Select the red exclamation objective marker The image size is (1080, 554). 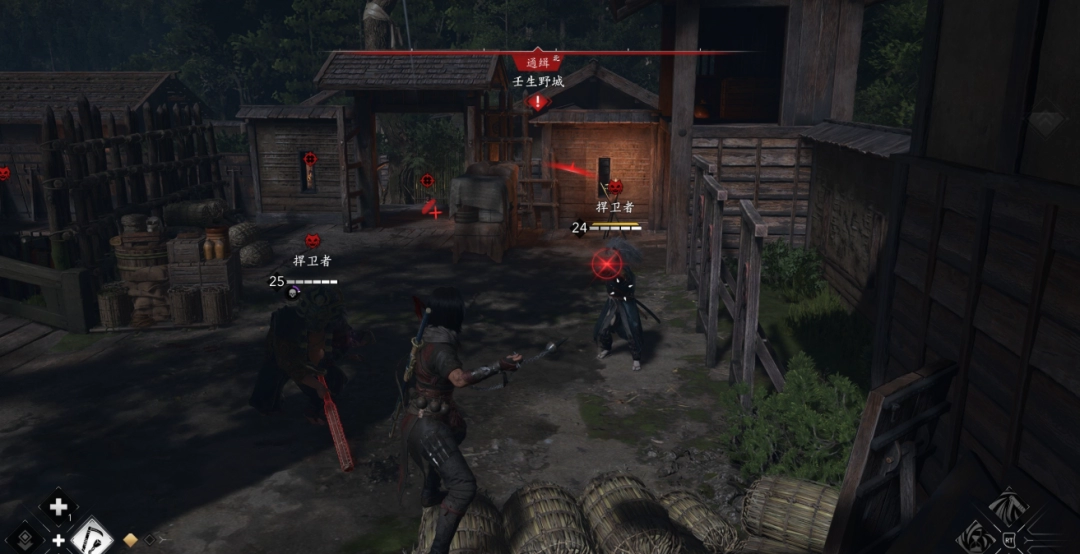538,101
